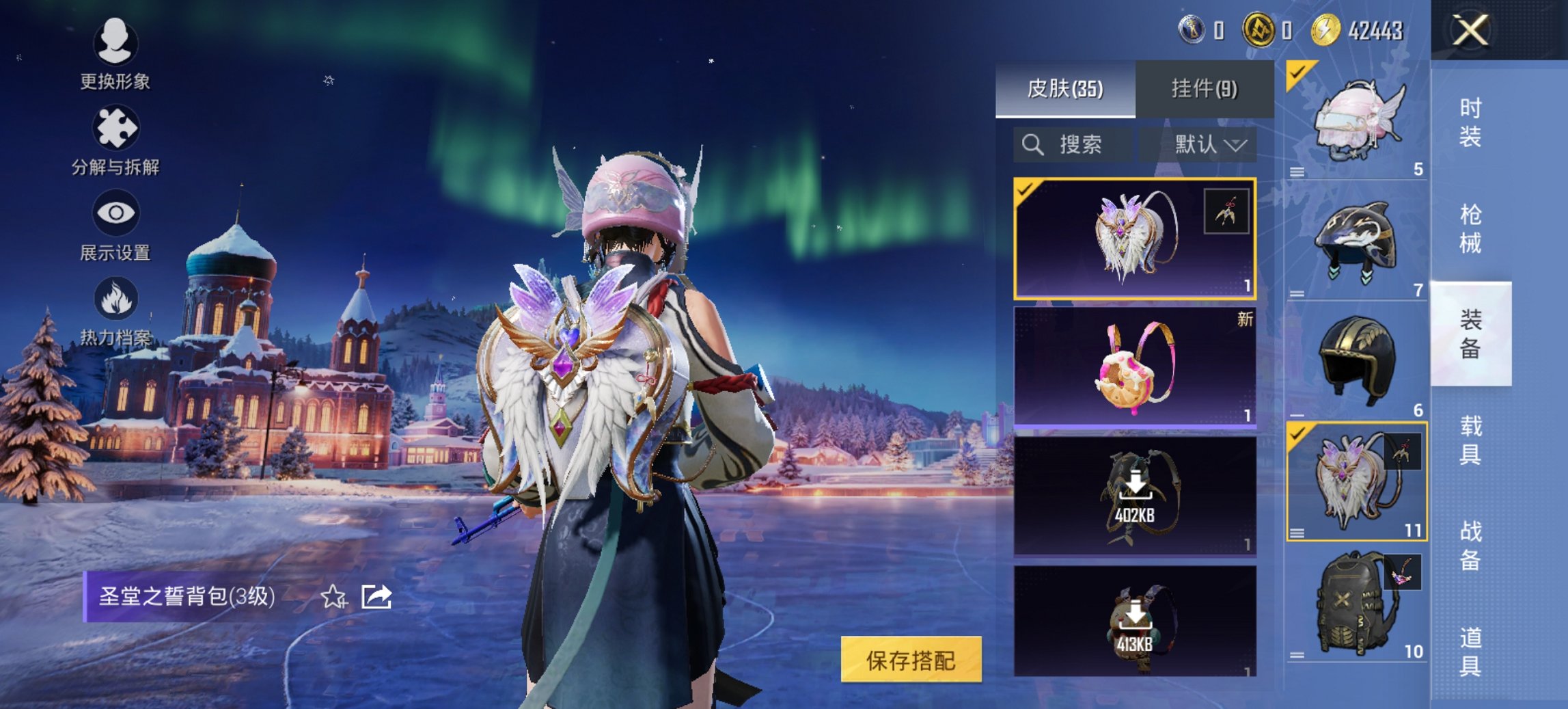
Task: Open the 热力档案 profile panel
Action: tap(115, 315)
